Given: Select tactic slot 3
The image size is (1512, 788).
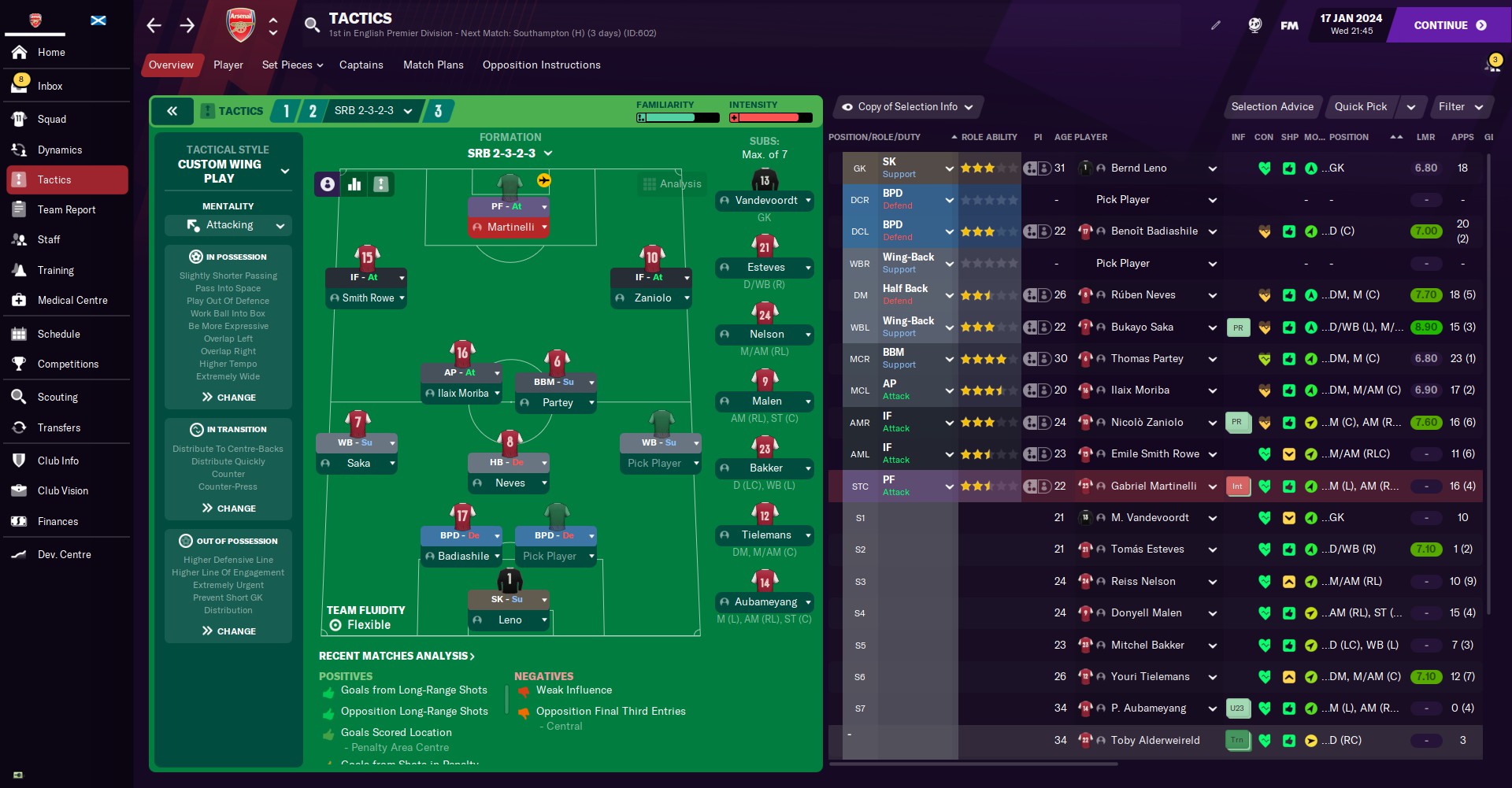Looking at the screenshot, I should 438,111.
